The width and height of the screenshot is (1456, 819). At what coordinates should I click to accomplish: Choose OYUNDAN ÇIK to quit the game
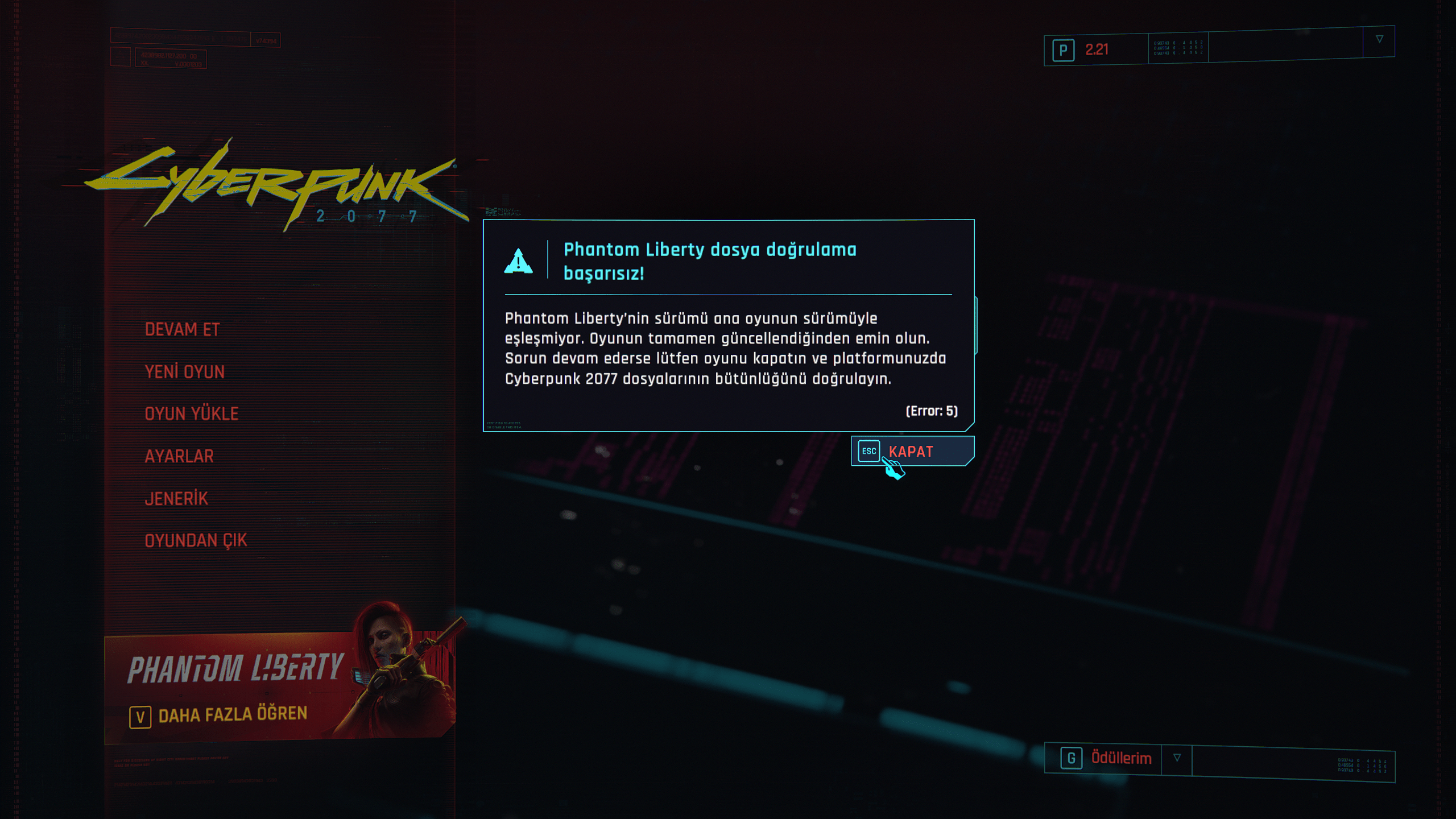196,540
